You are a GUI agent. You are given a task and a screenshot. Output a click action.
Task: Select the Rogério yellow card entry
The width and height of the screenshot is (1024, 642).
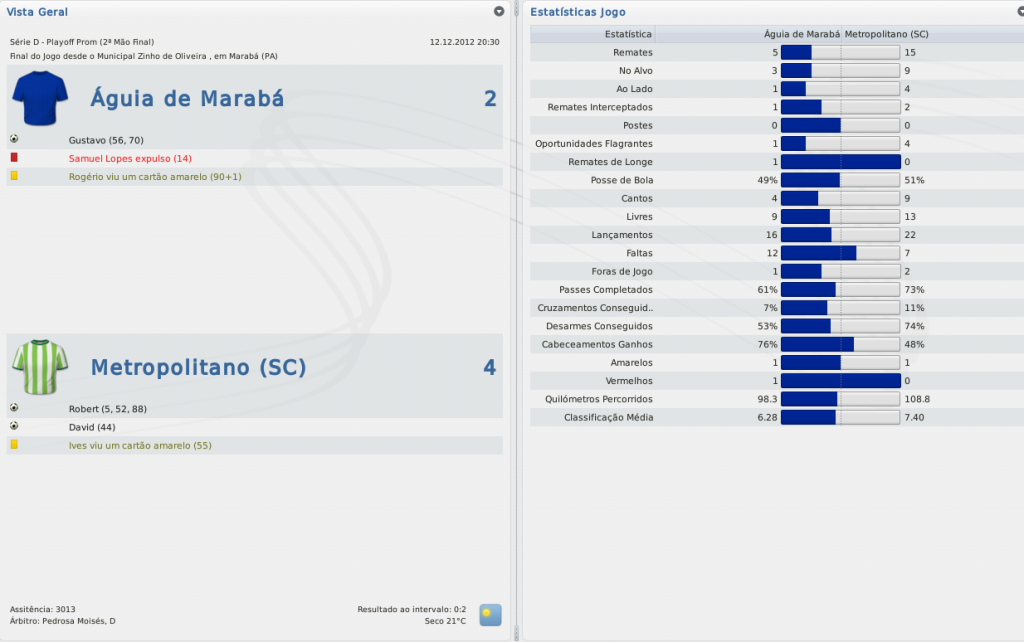[154, 176]
